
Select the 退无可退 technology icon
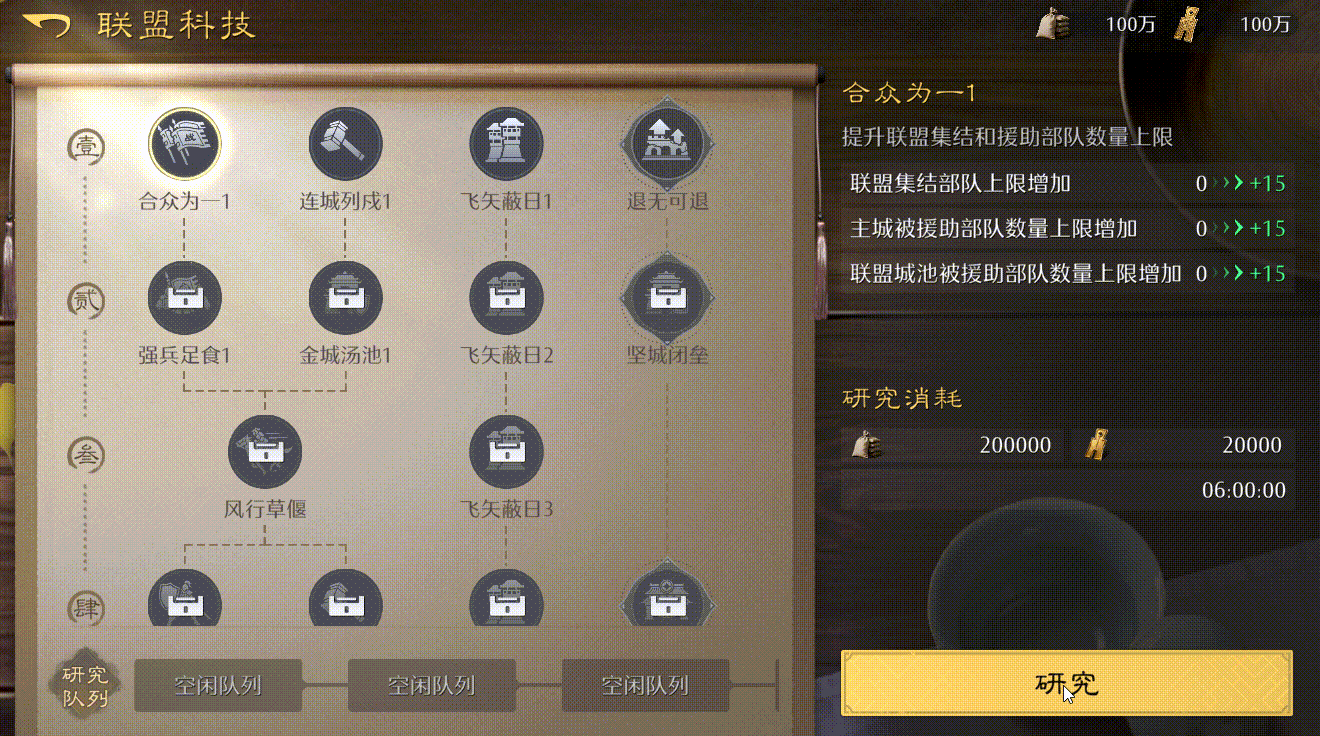click(x=667, y=143)
